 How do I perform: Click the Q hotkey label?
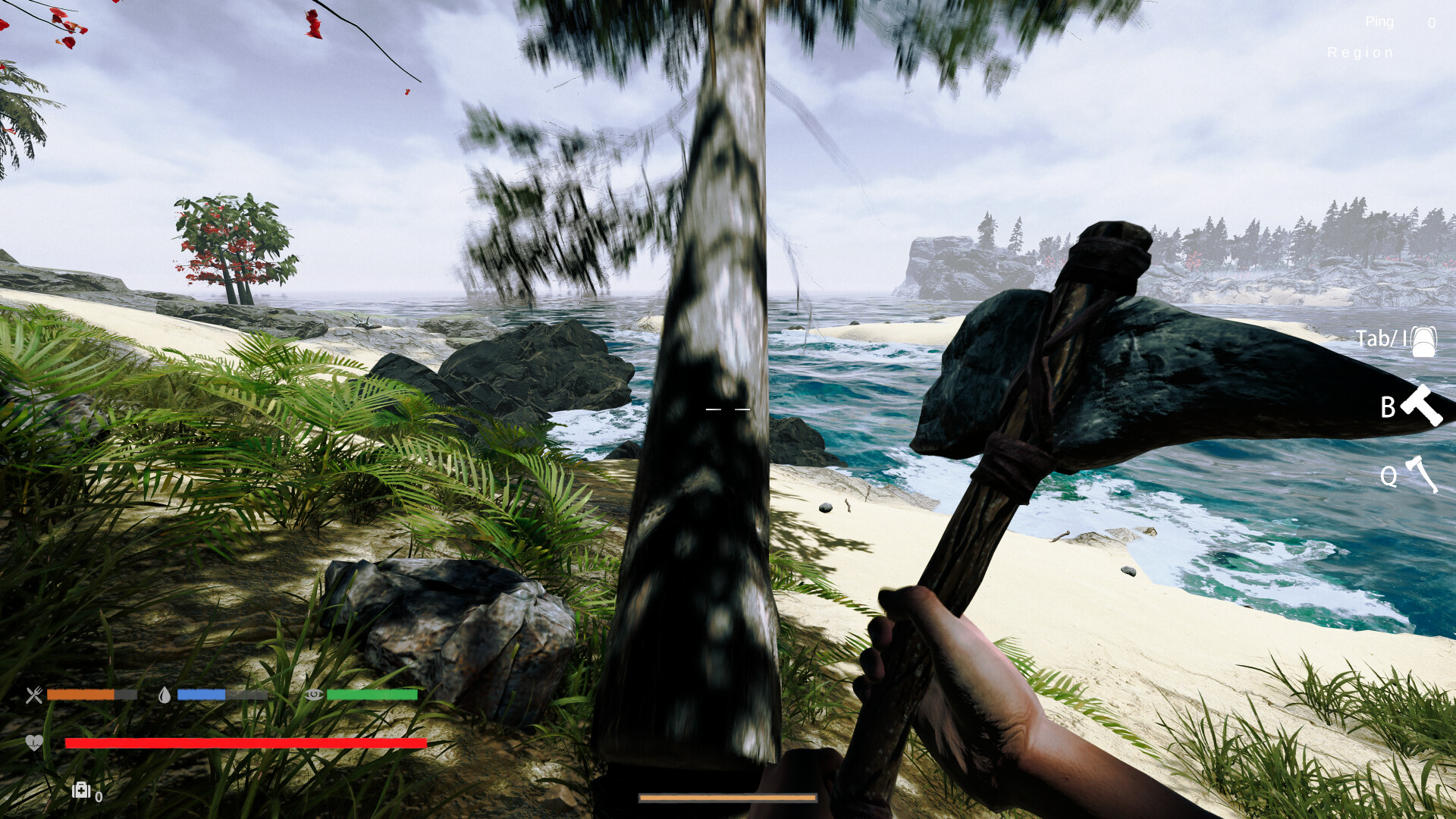pyautogui.click(x=1389, y=476)
